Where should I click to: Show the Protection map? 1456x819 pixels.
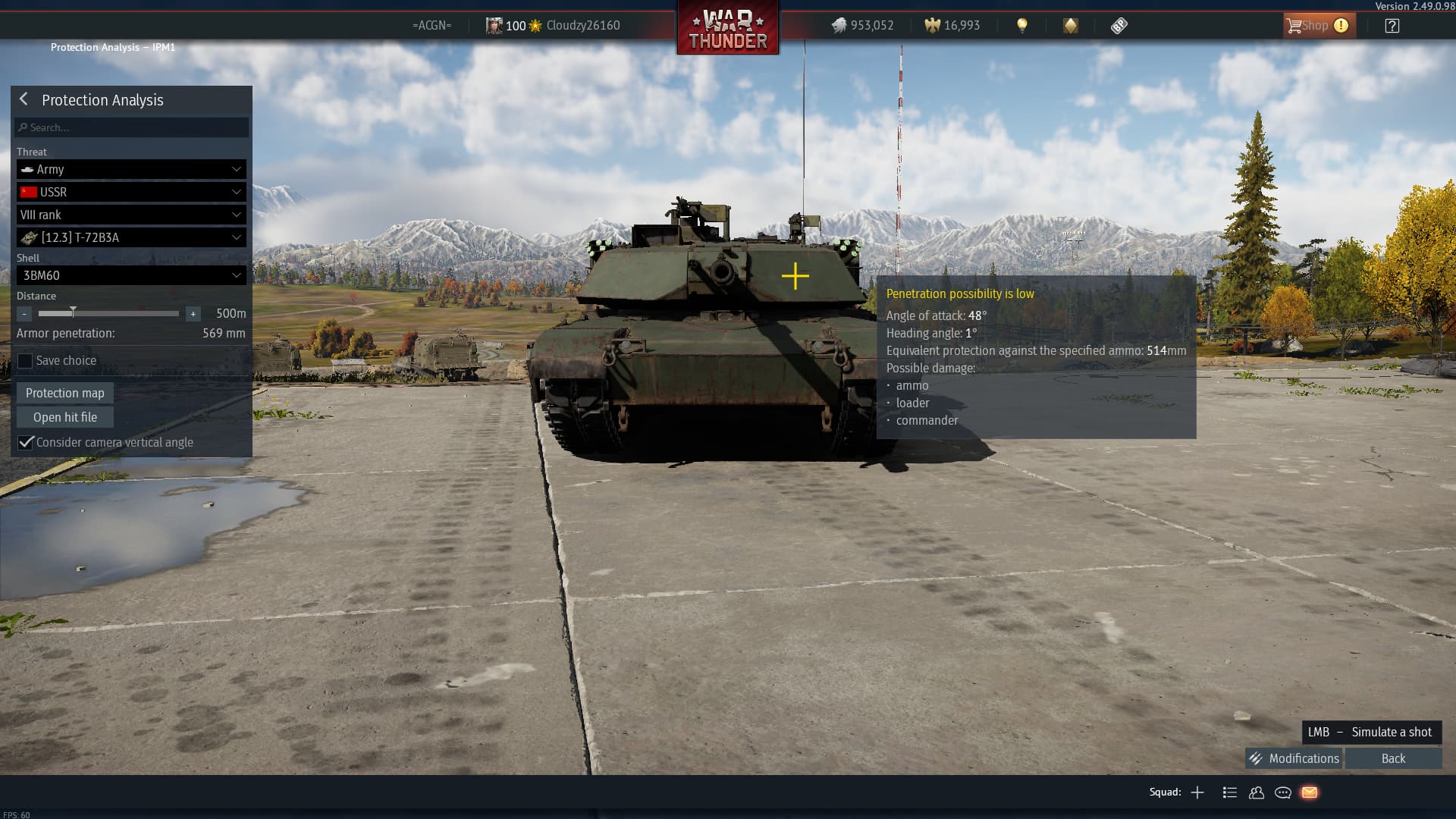[x=65, y=393]
